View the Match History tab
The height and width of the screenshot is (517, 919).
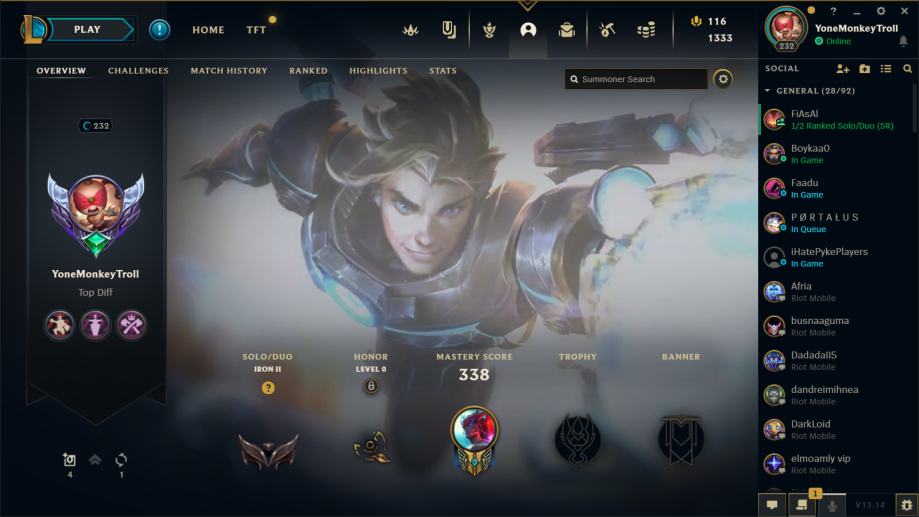coord(229,71)
